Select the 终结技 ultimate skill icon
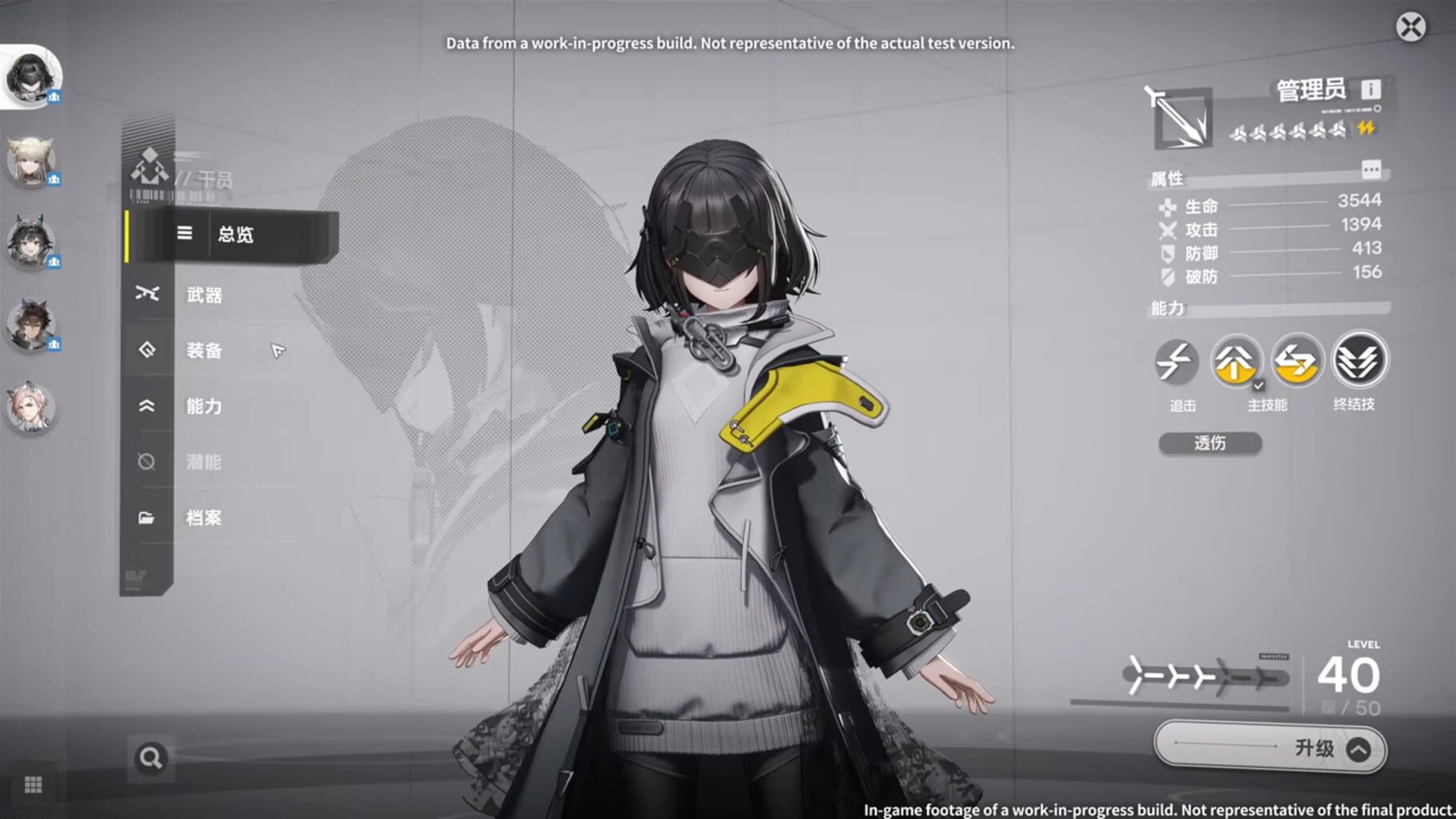The width and height of the screenshot is (1456, 819). pos(1358,362)
